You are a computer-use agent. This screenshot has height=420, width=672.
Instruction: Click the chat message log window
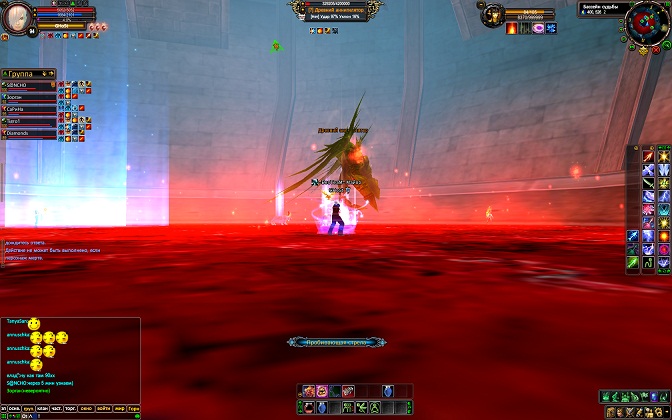click(x=70, y=360)
